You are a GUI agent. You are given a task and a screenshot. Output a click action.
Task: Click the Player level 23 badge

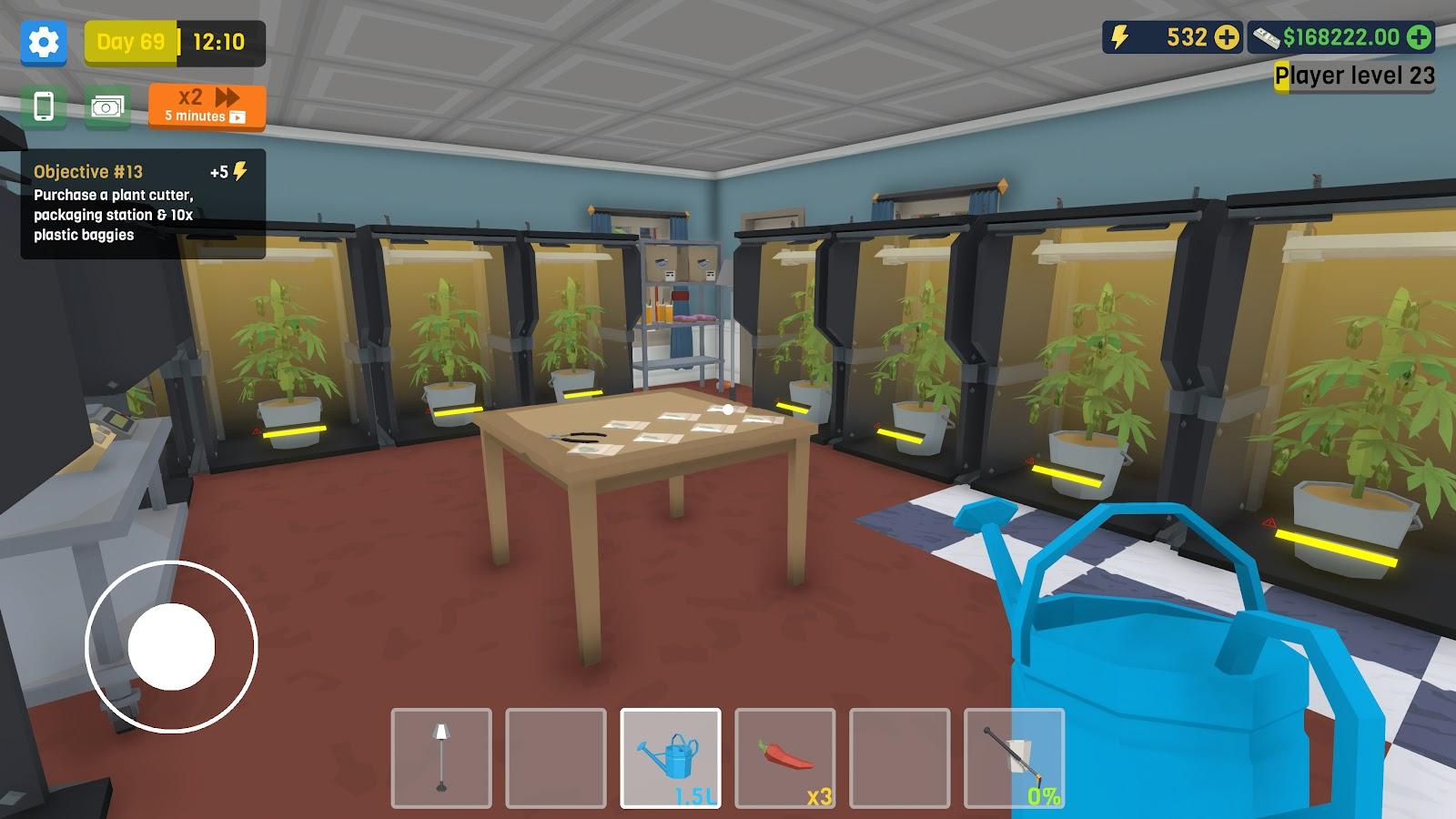[1352, 76]
